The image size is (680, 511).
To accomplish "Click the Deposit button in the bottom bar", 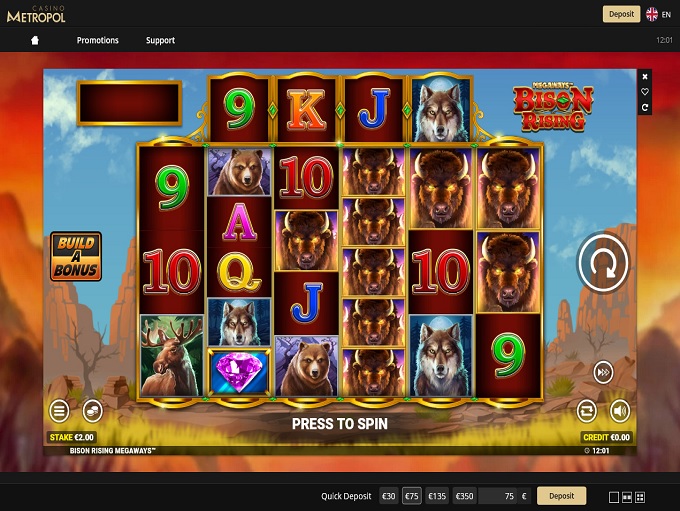I will click(561, 496).
